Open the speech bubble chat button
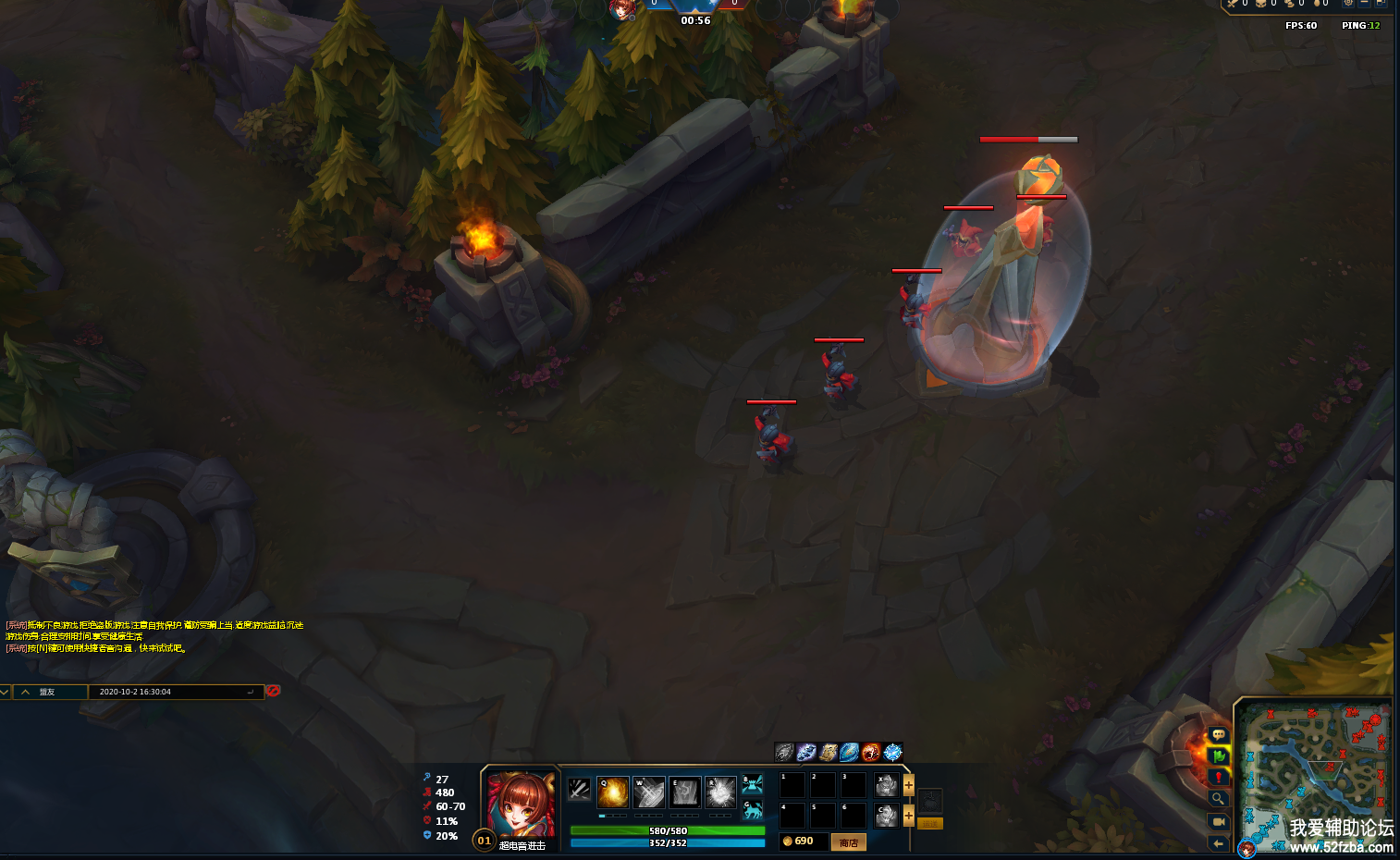 click(x=1218, y=734)
